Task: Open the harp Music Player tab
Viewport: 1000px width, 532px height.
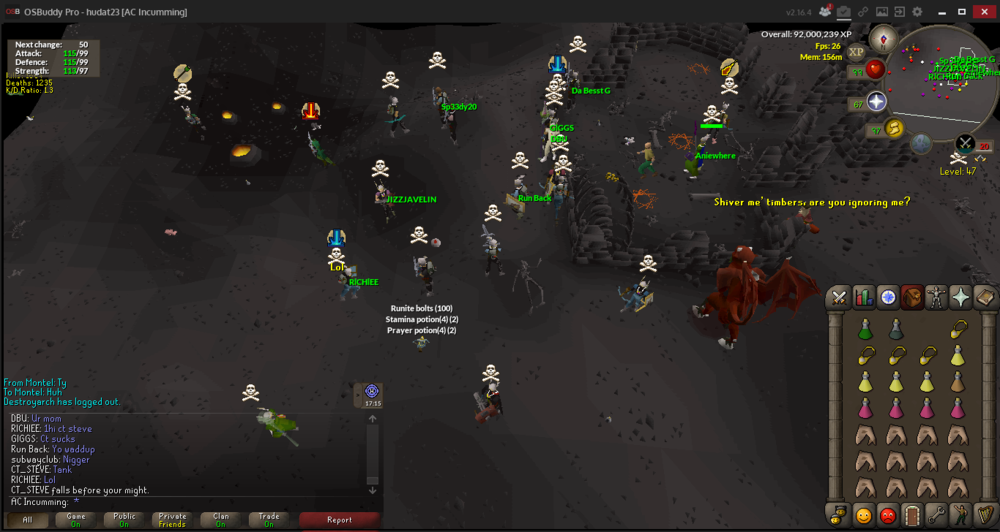Action: (x=985, y=516)
